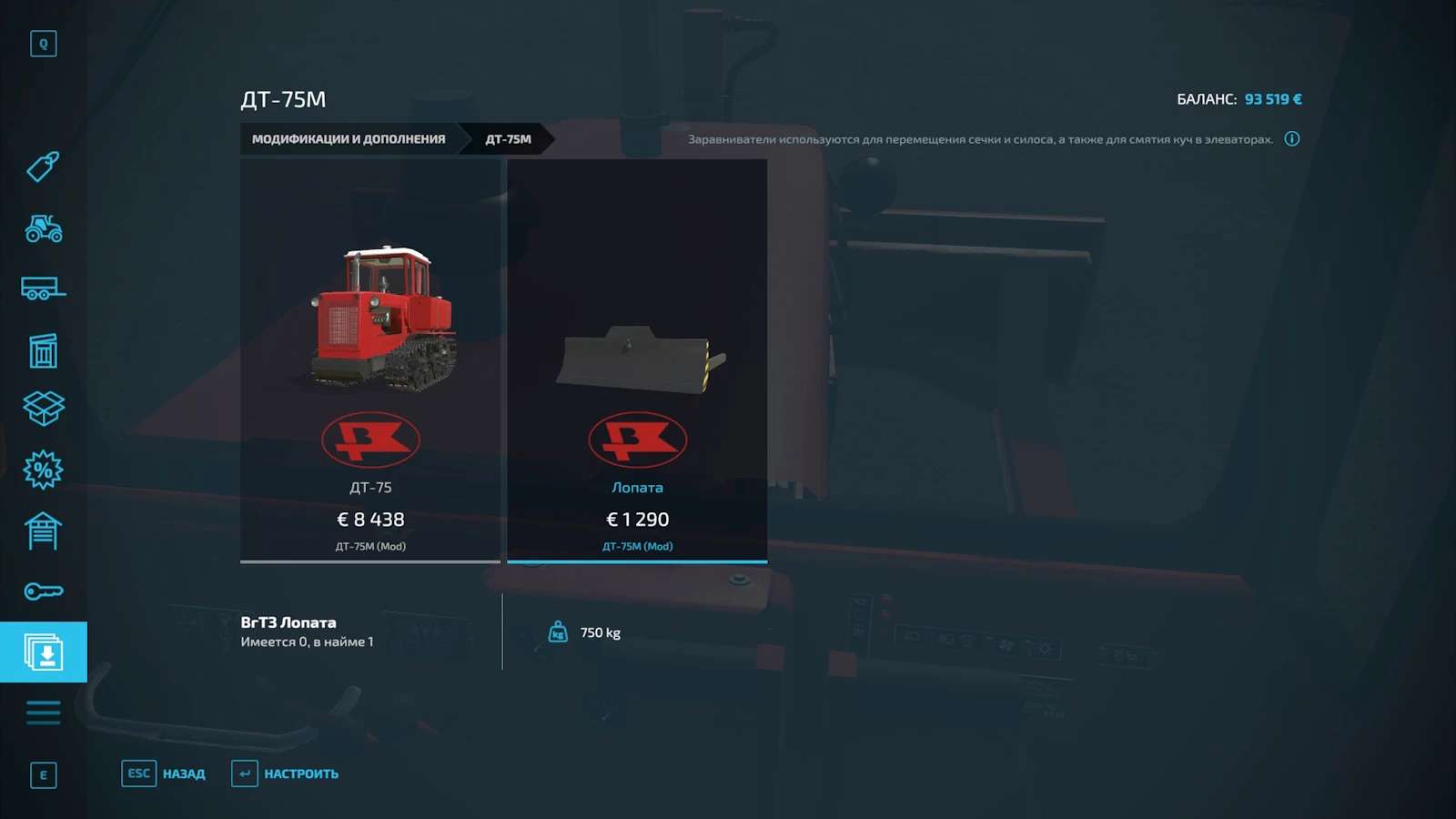Click the НАСТРОИТЬ configure button
The height and width of the screenshot is (819, 1456).
pyautogui.click(x=286, y=773)
